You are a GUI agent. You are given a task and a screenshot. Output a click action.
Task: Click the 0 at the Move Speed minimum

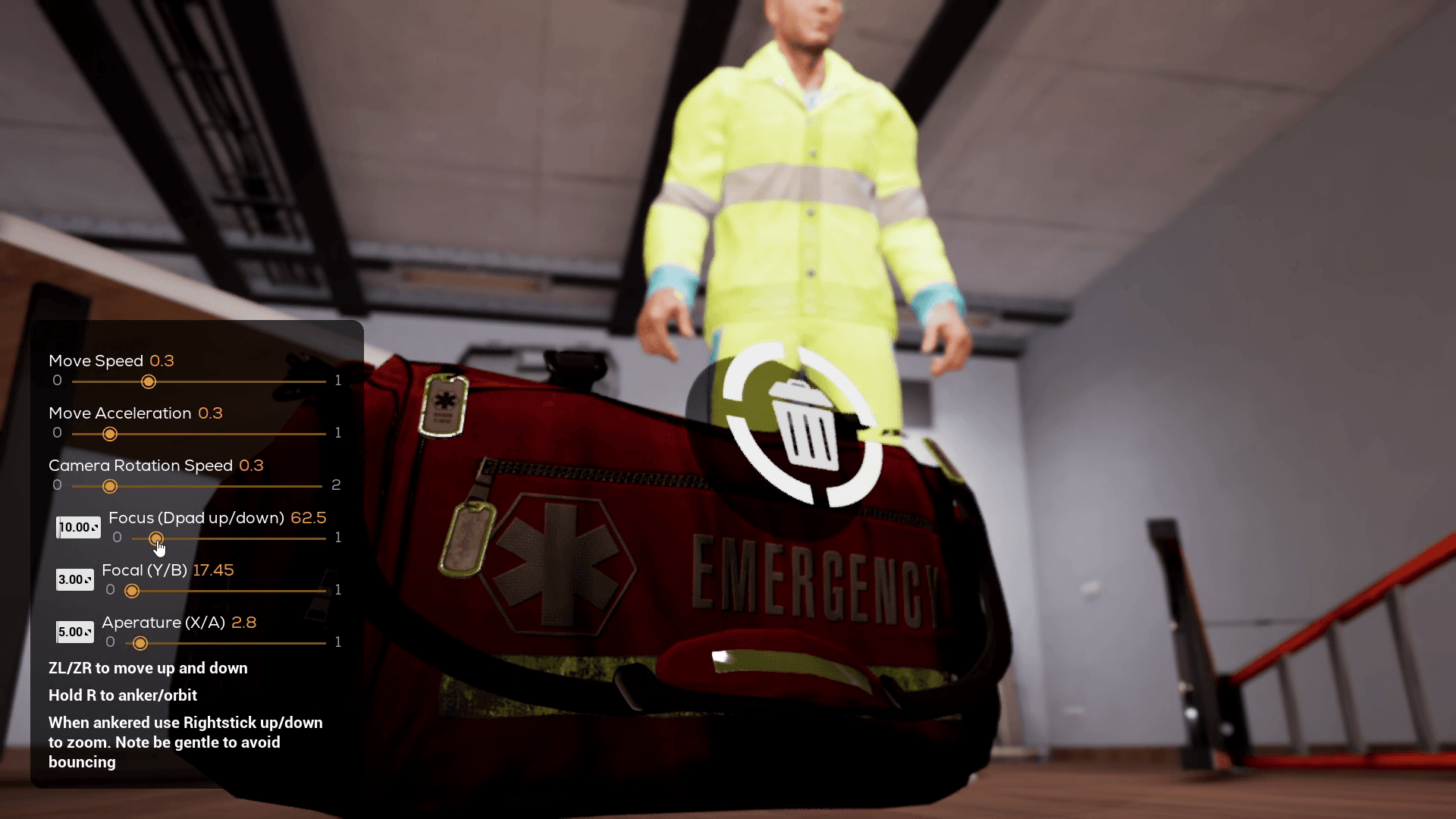[57, 381]
